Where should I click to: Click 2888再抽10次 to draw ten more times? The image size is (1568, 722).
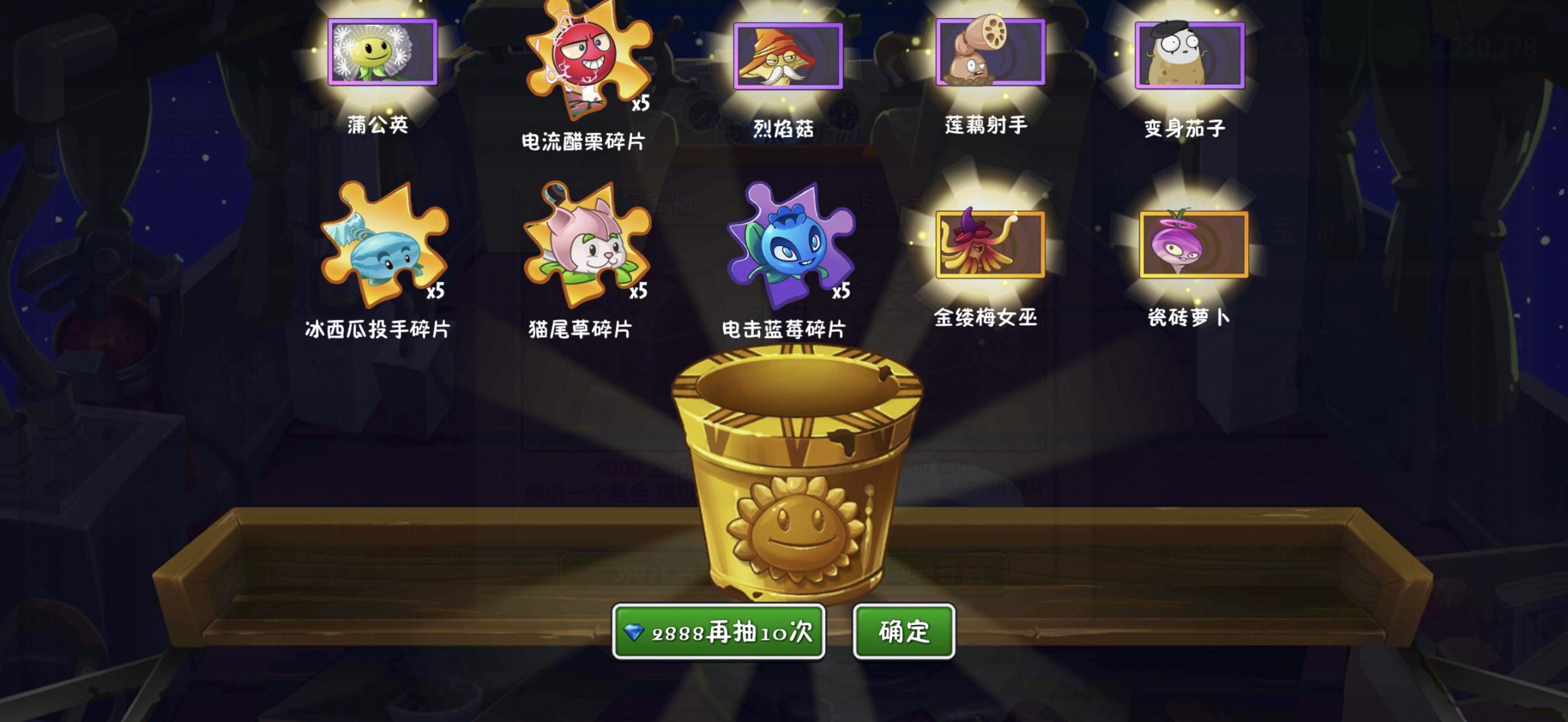720,633
